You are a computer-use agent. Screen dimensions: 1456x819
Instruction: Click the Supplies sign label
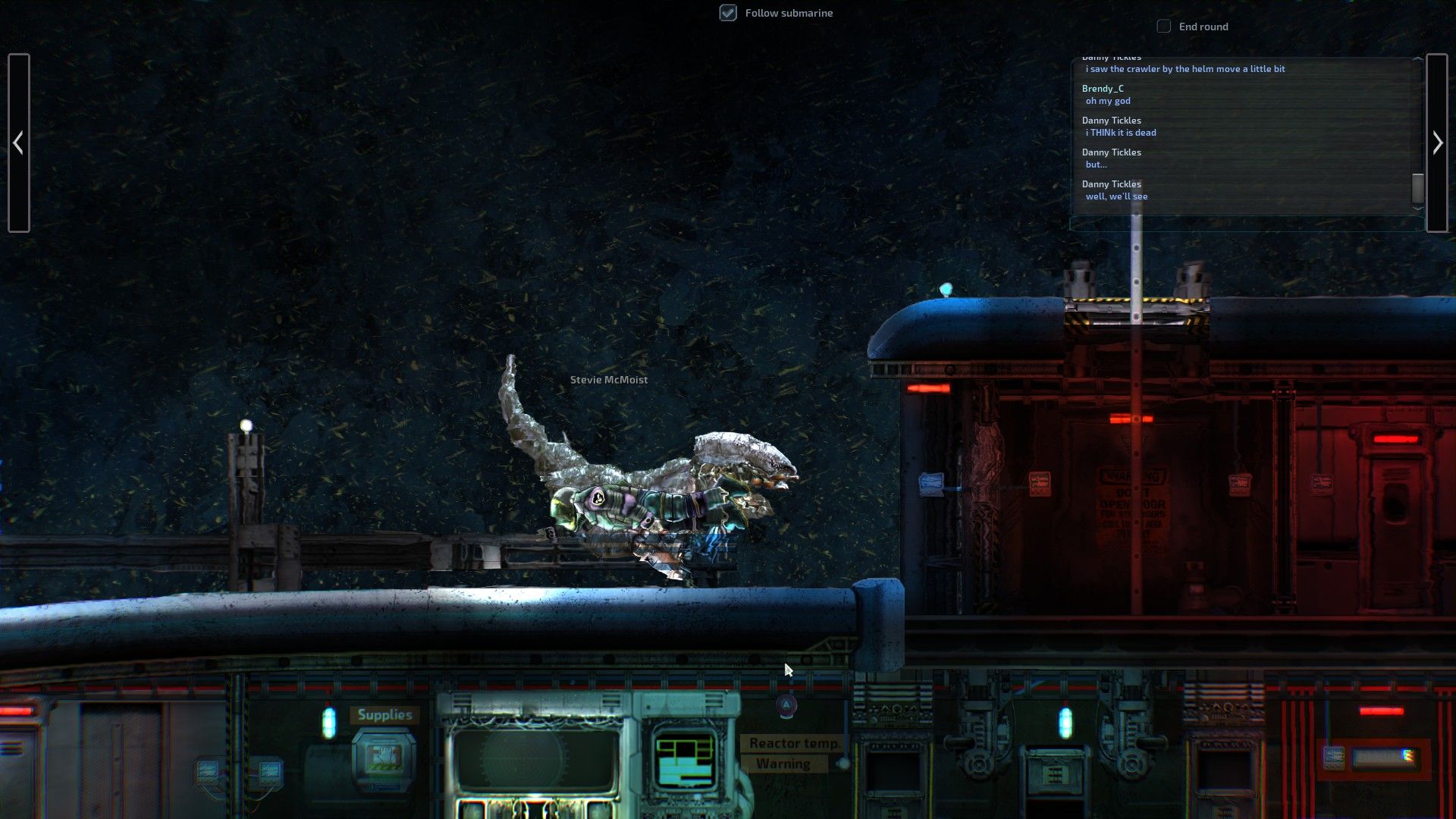tap(384, 714)
